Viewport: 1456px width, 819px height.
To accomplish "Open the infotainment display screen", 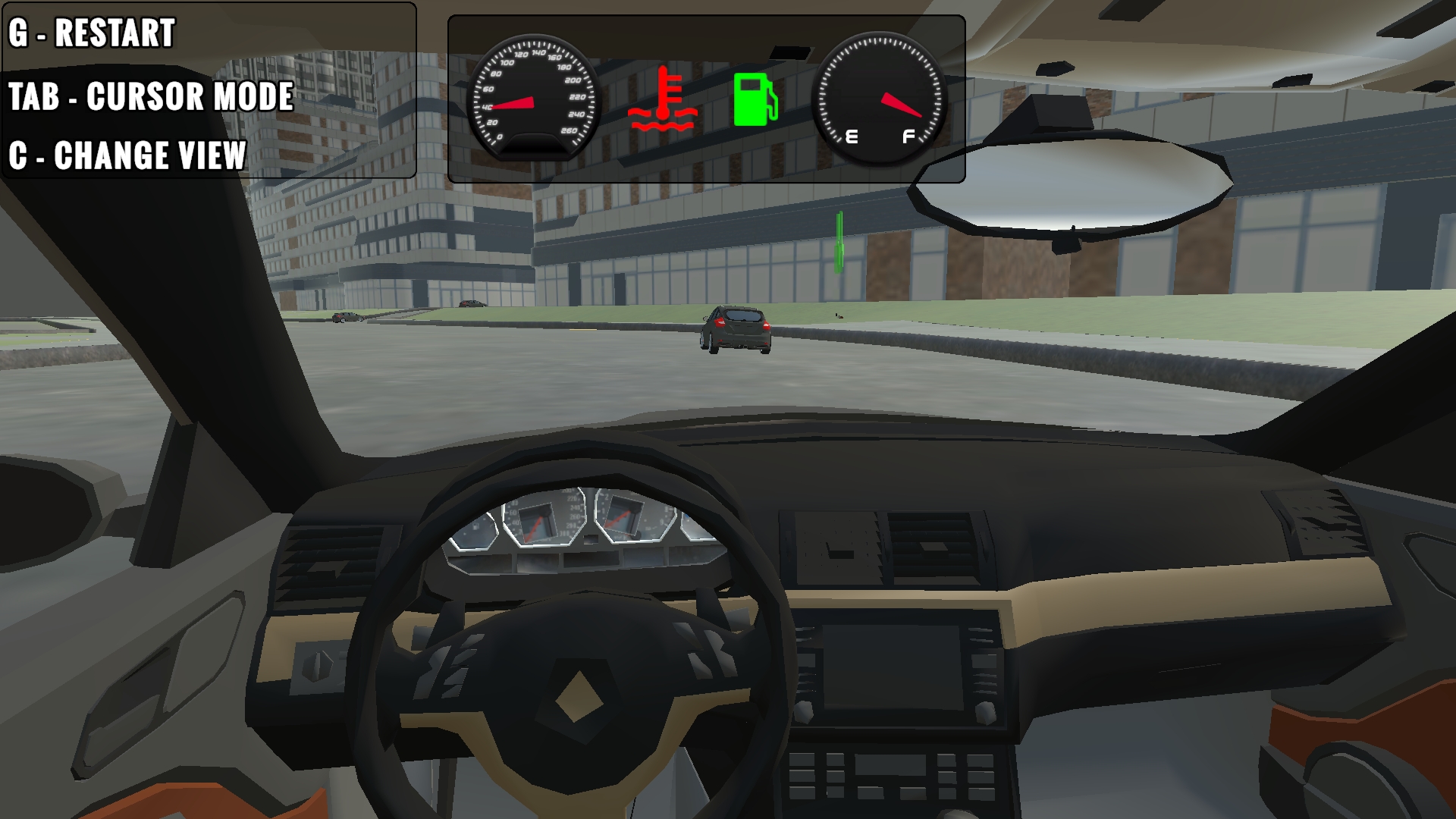I will click(x=895, y=667).
